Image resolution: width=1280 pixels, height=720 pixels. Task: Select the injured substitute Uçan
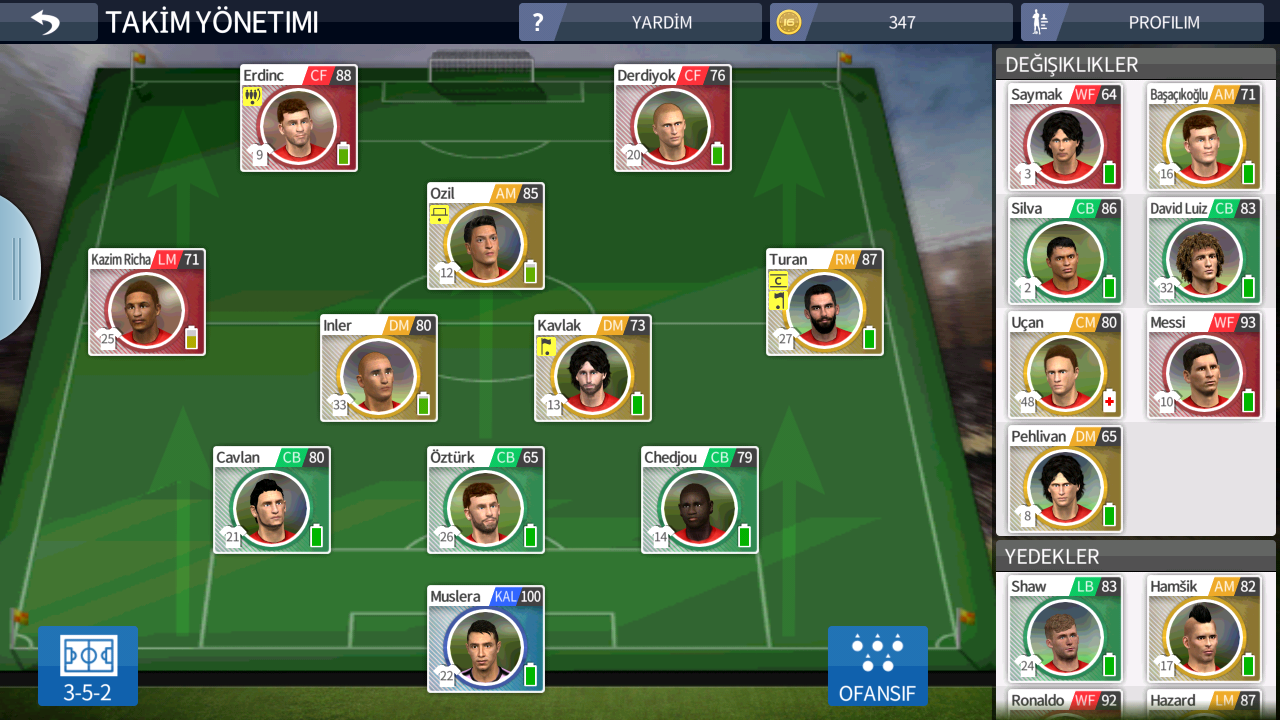click(1065, 364)
